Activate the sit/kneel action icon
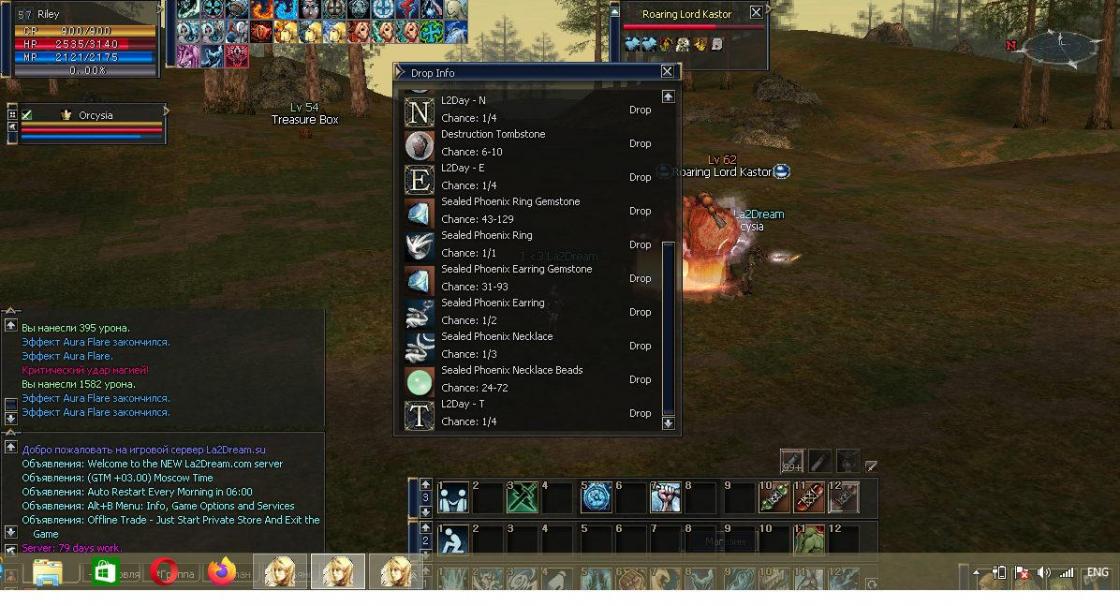This screenshot has width=1120, height=606. tap(453, 542)
